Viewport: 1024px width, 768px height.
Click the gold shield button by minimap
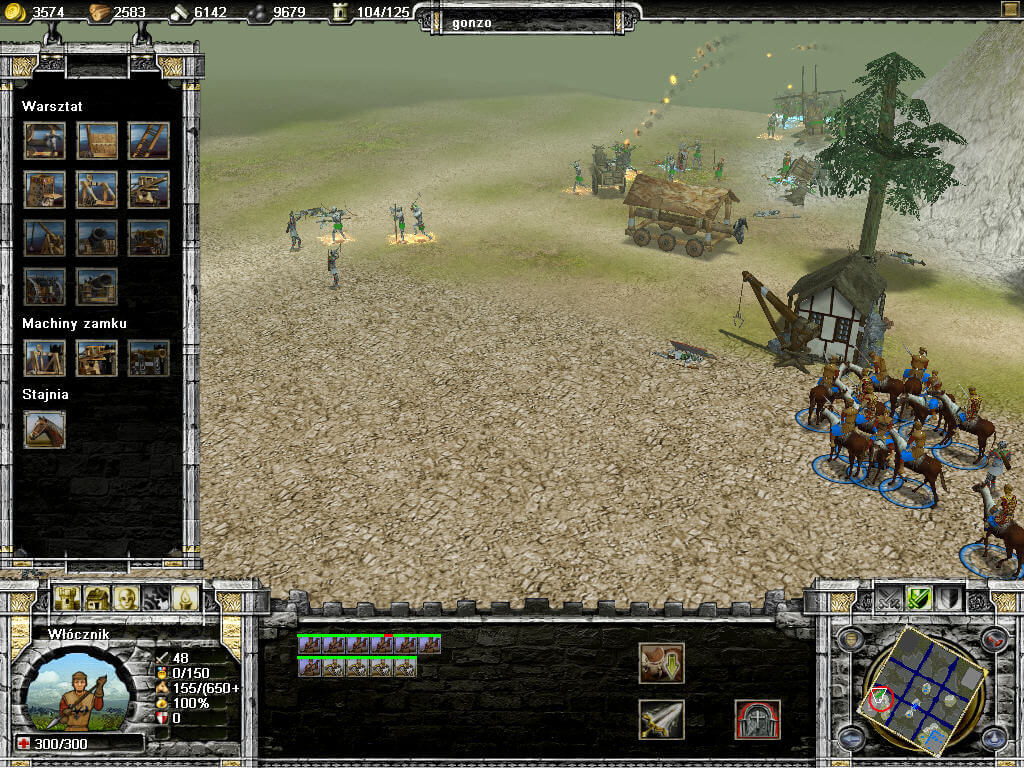850,640
